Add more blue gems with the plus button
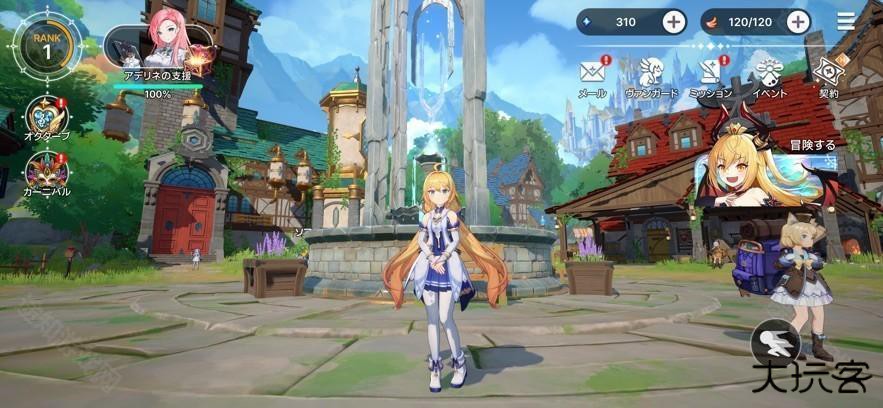Image resolution: width=883 pixels, height=408 pixels. point(674,21)
